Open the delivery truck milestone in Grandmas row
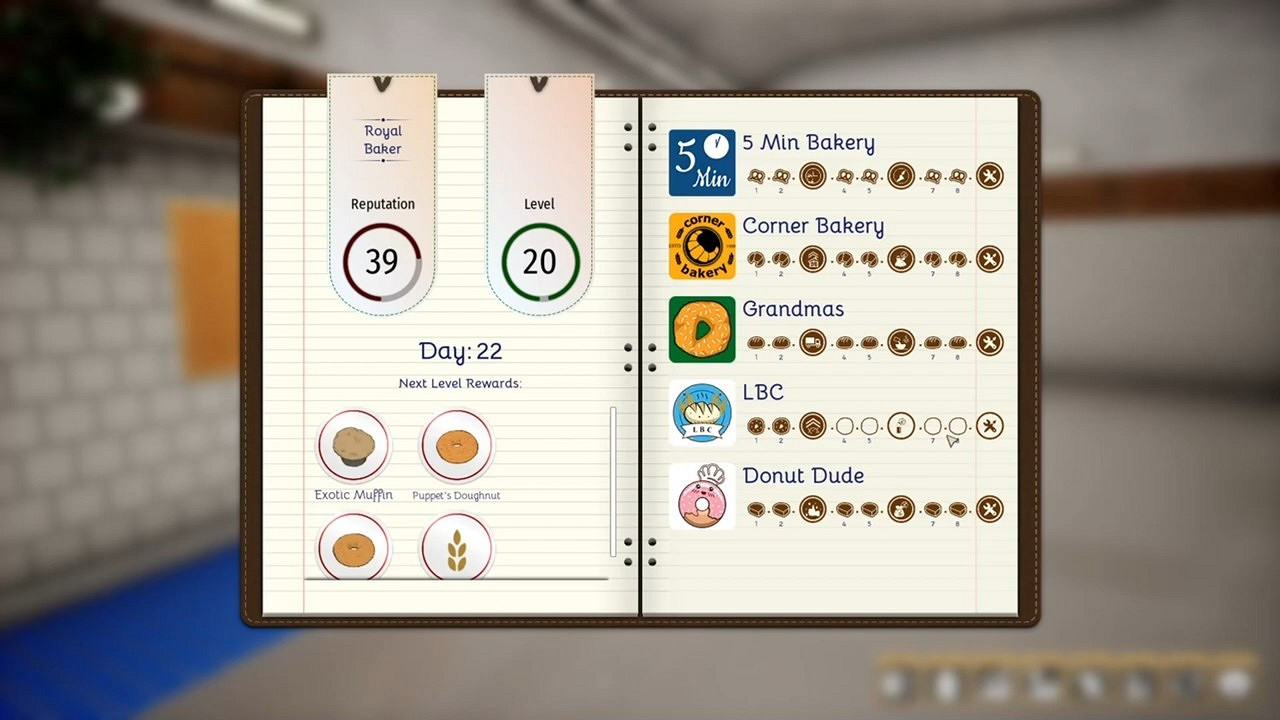Viewport: 1280px width, 720px height. click(812, 342)
